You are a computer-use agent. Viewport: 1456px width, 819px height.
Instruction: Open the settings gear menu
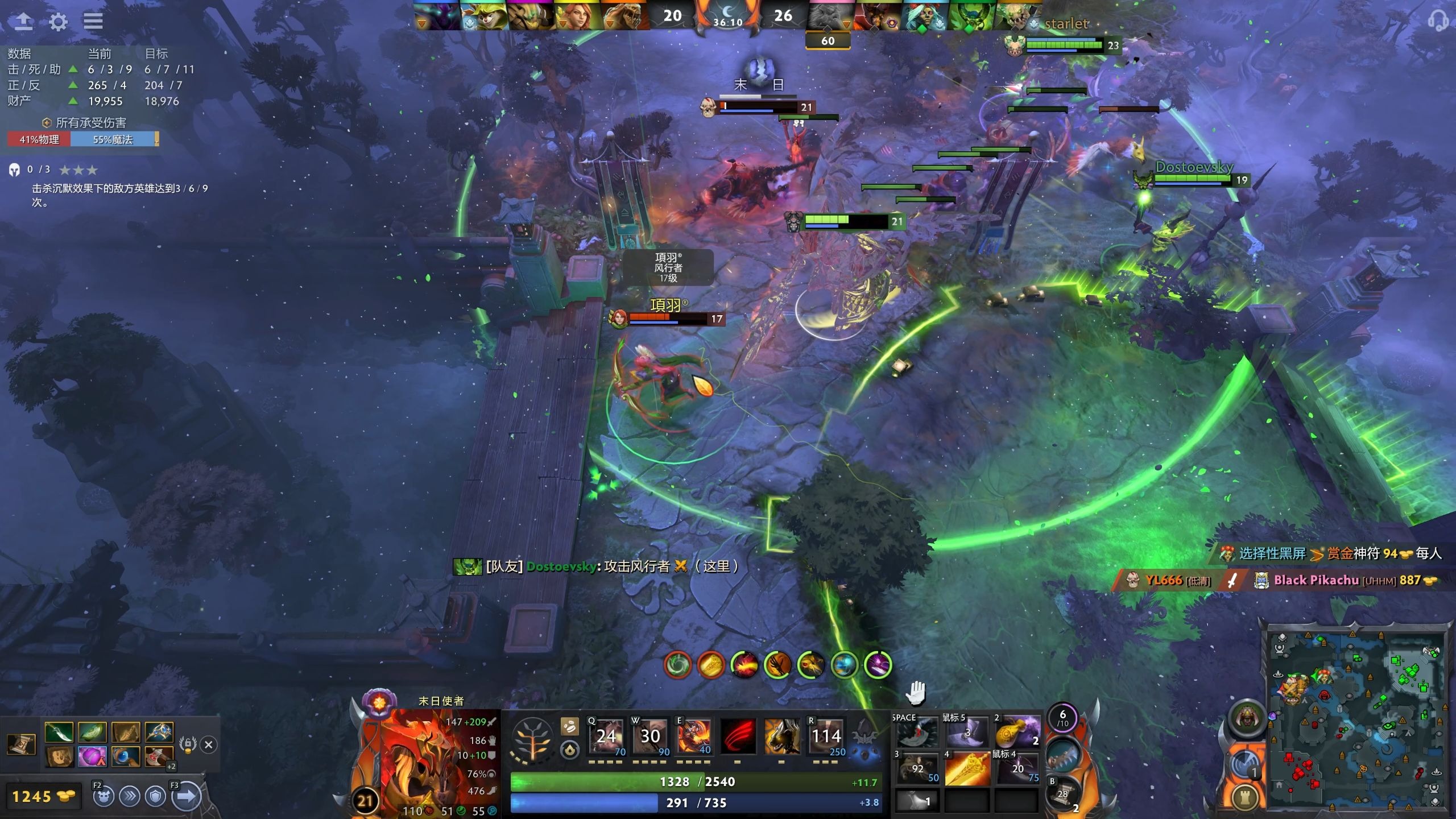click(x=57, y=22)
